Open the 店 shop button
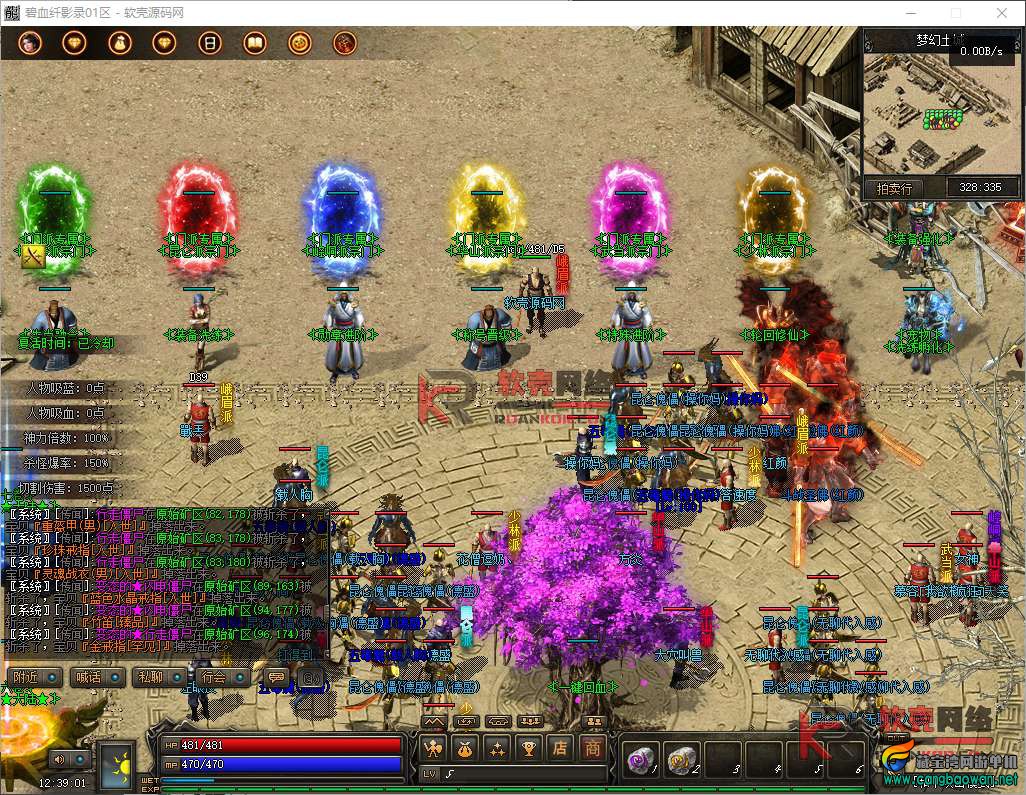This screenshot has width=1026, height=795. [562, 748]
